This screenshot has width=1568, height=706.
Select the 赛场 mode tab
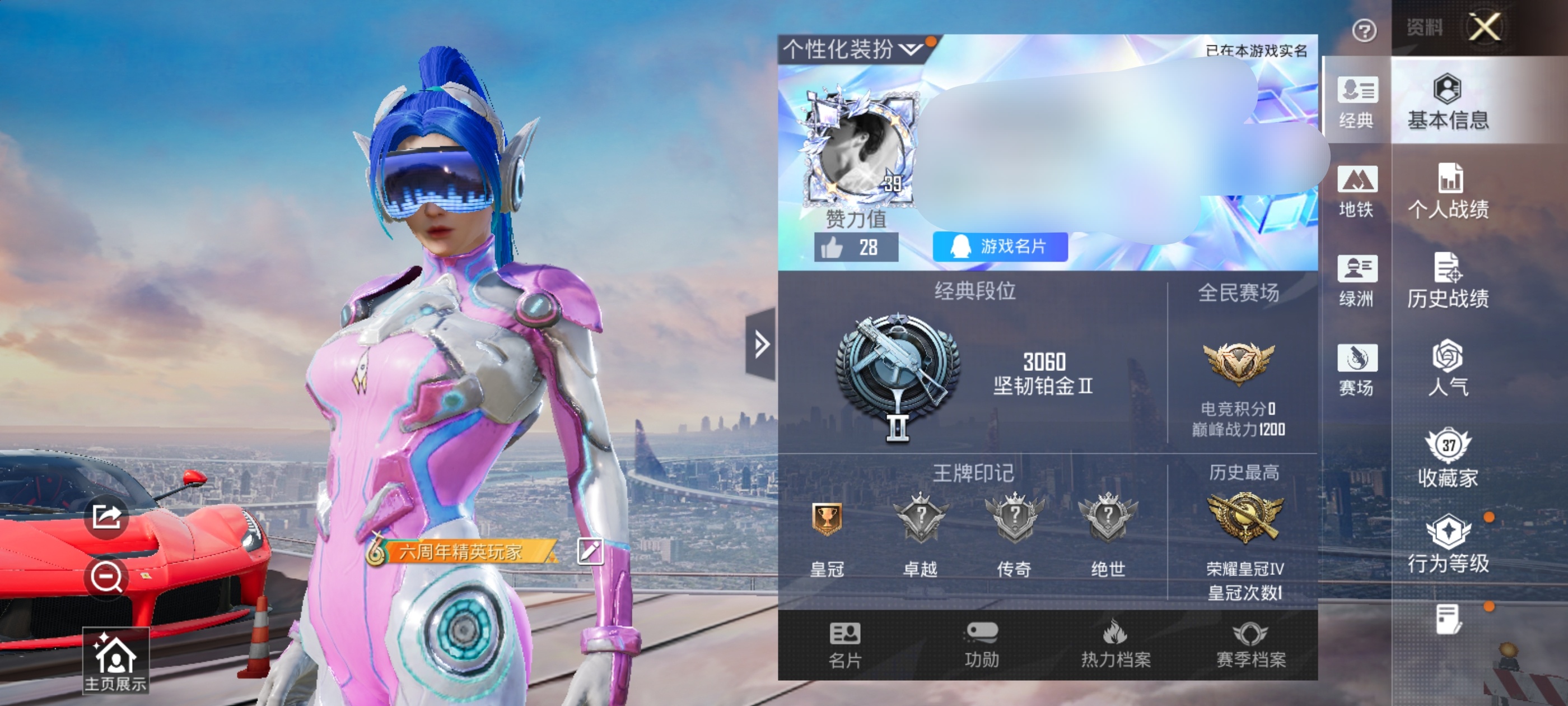click(1357, 370)
